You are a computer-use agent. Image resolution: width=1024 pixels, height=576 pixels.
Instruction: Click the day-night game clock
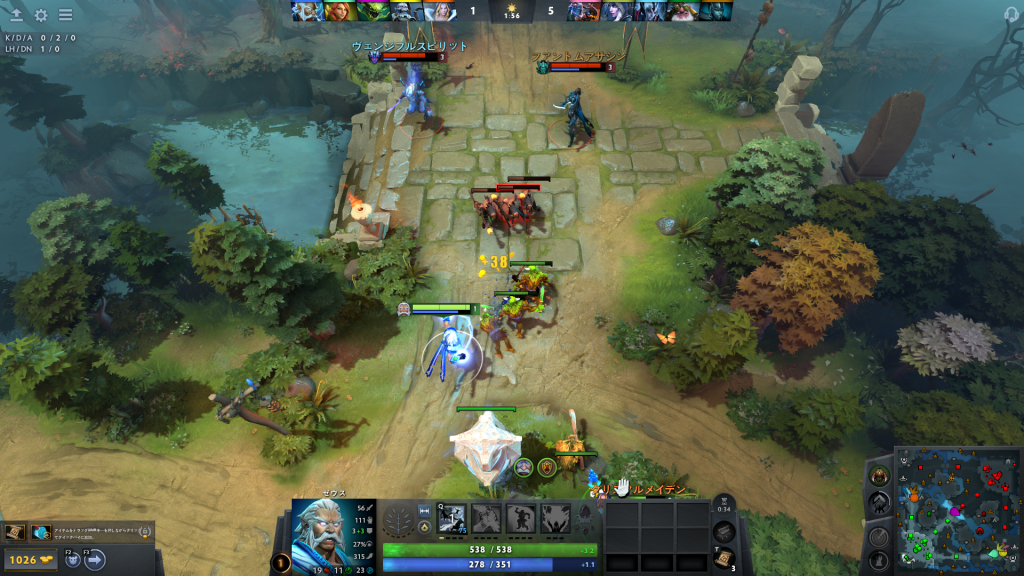(511, 11)
